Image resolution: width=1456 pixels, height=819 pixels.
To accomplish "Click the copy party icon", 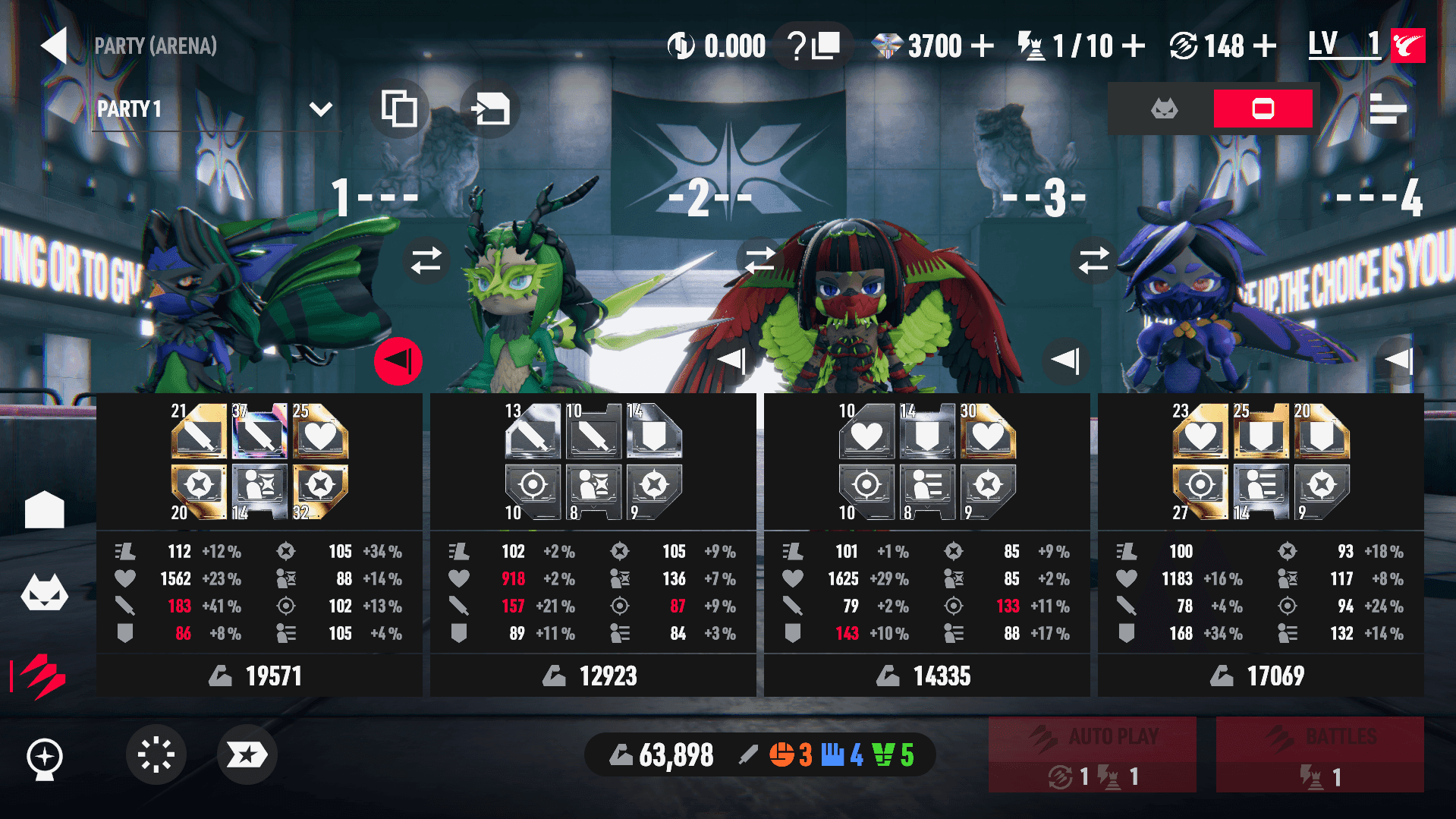I will 399,109.
